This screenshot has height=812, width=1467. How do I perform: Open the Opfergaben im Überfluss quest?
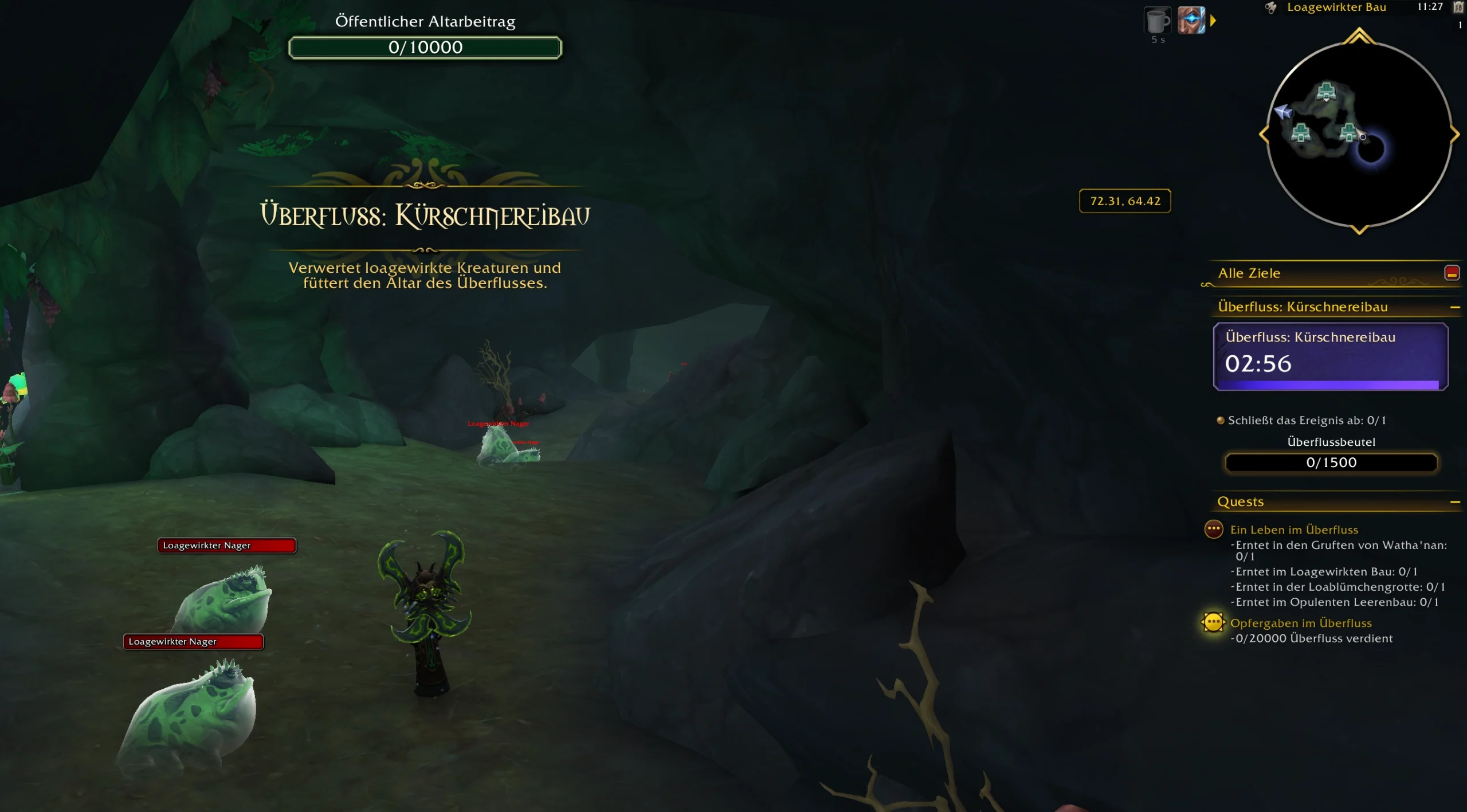pos(1301,623)
